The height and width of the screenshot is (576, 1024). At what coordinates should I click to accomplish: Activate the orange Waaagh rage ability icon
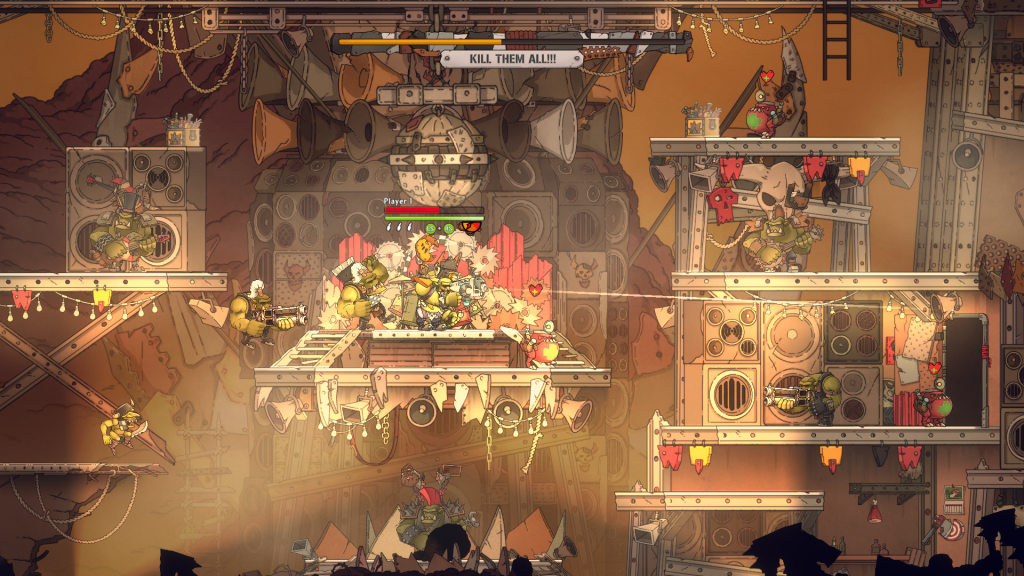tap(470, 228)
